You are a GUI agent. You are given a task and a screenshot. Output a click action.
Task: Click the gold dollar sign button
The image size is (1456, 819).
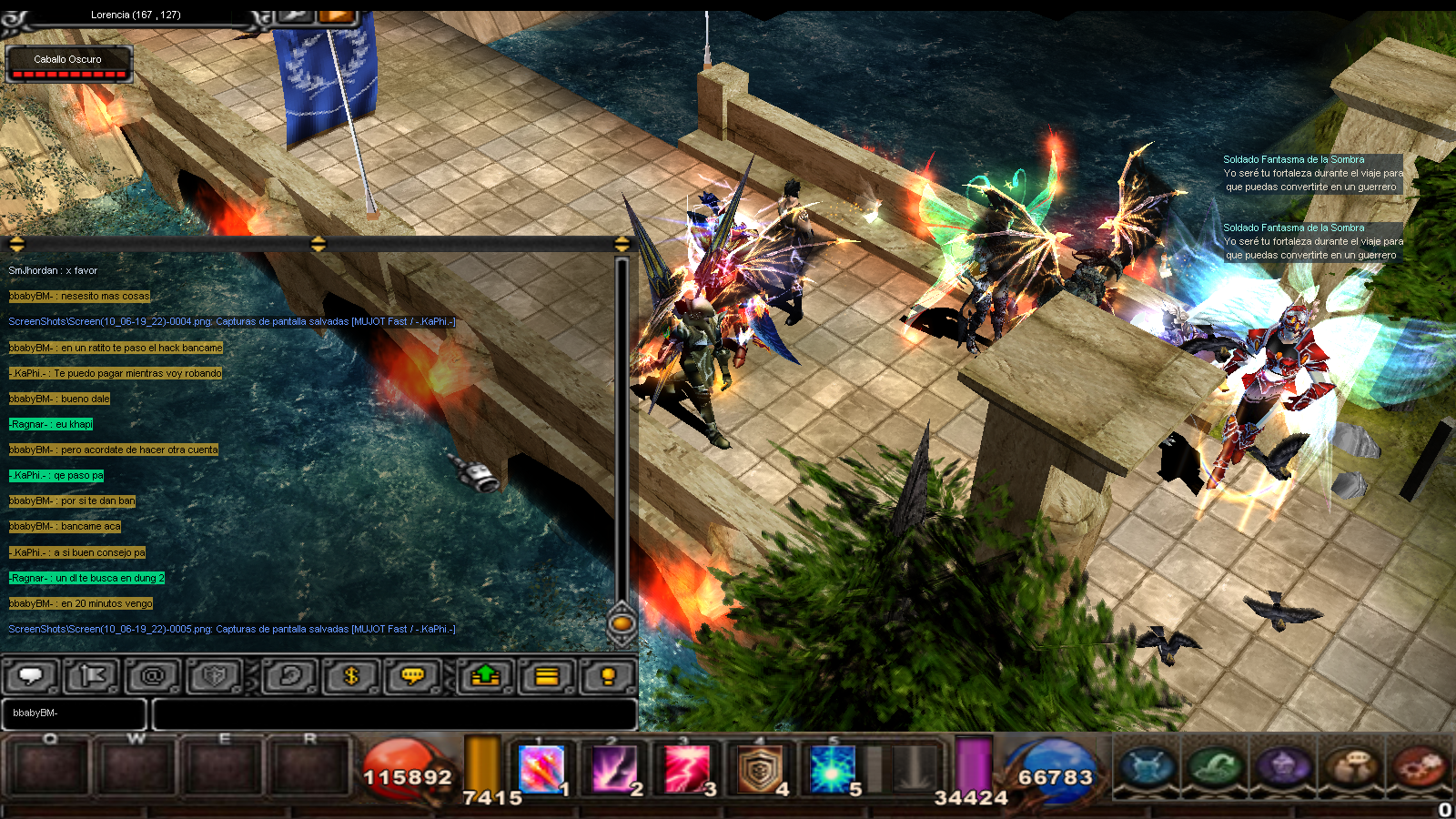351,676
